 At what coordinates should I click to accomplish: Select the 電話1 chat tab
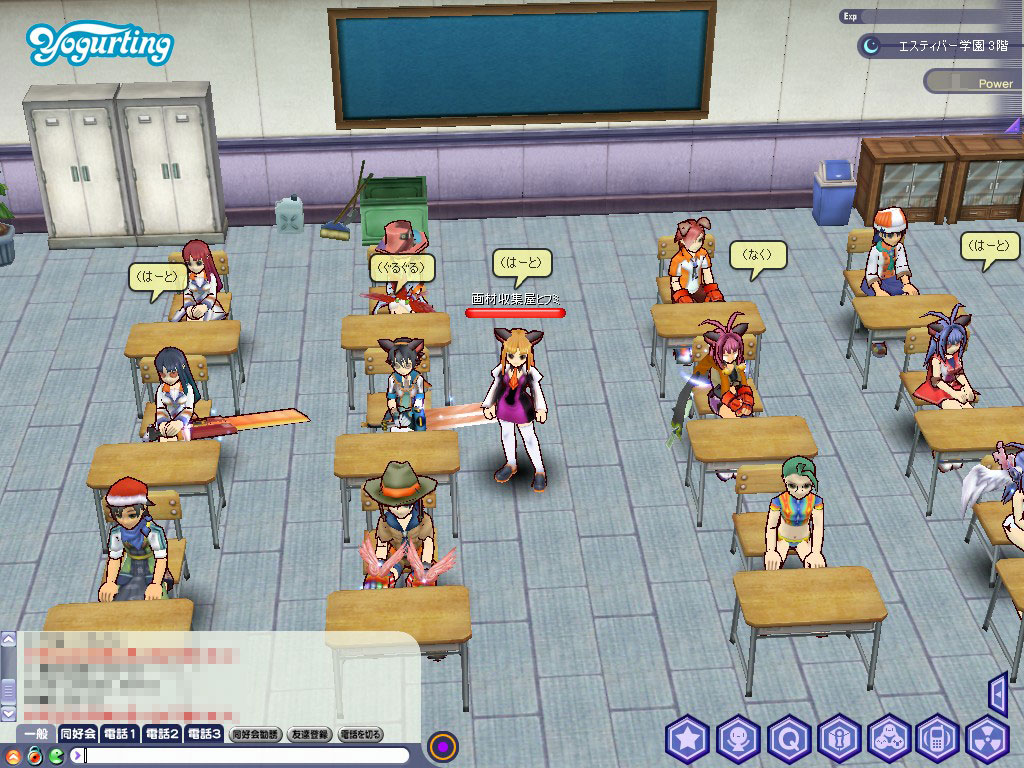120,734
